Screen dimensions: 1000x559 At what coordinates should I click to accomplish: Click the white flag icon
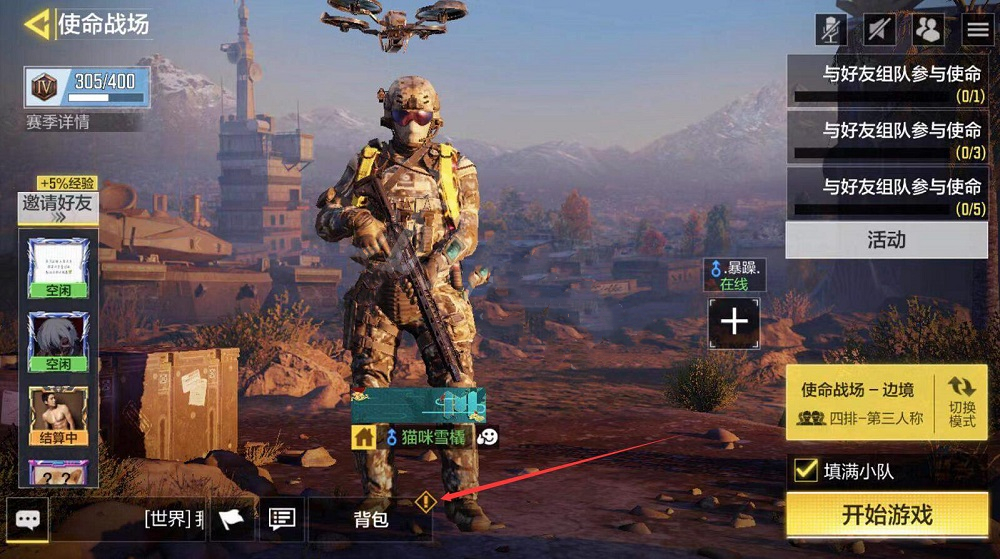tap(231, 519)
